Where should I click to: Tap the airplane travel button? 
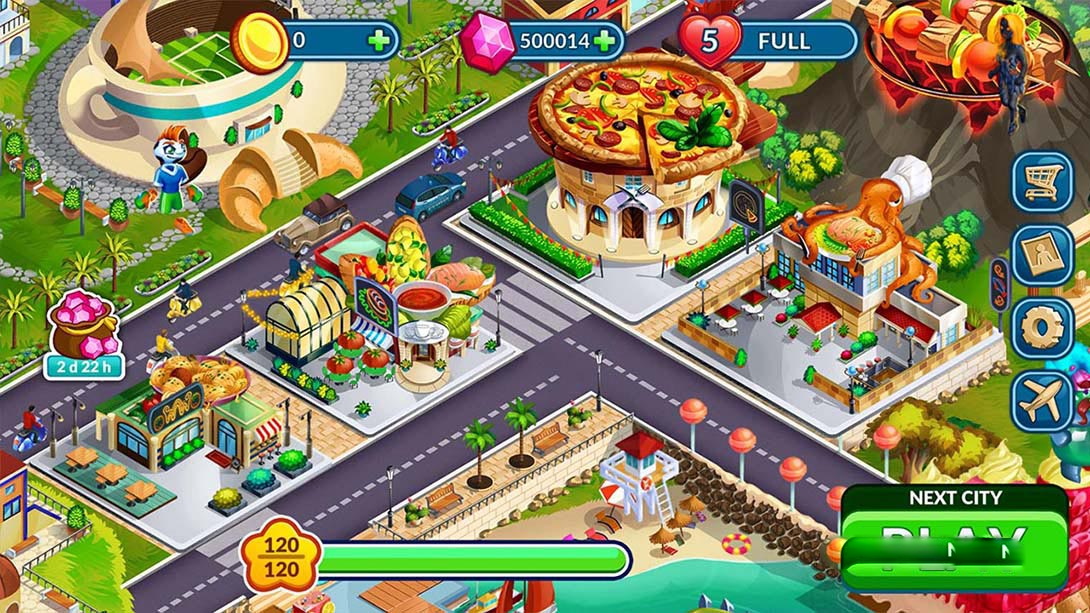[1042, 401]
